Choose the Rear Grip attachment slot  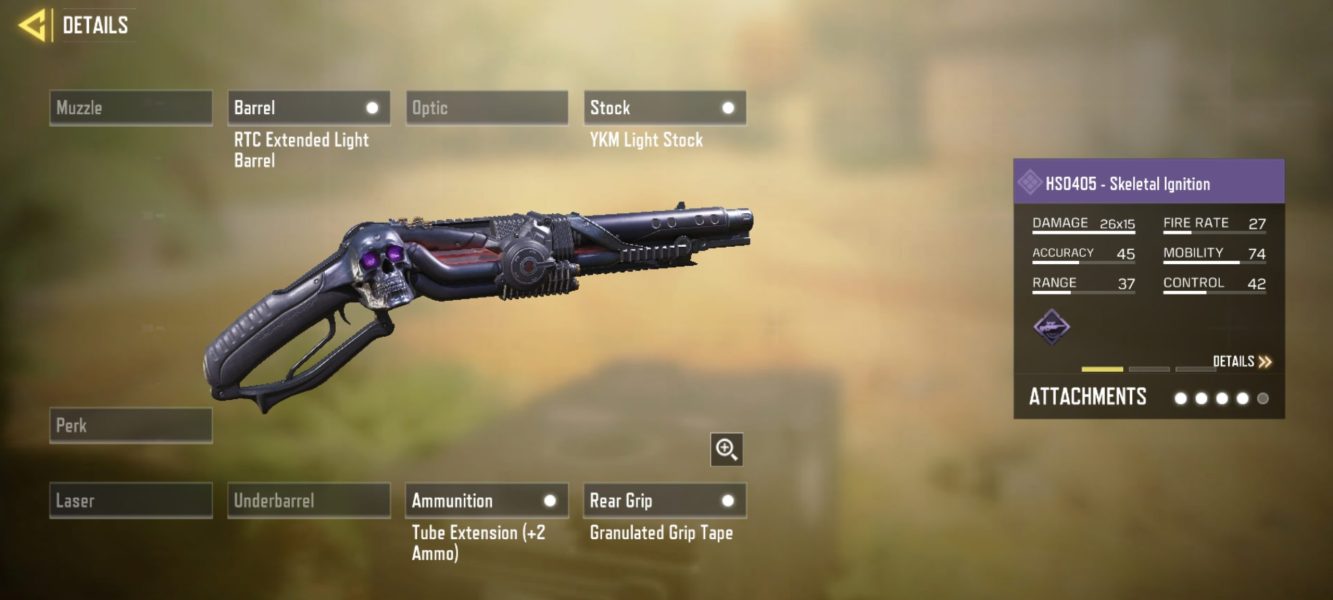[665, 500]
